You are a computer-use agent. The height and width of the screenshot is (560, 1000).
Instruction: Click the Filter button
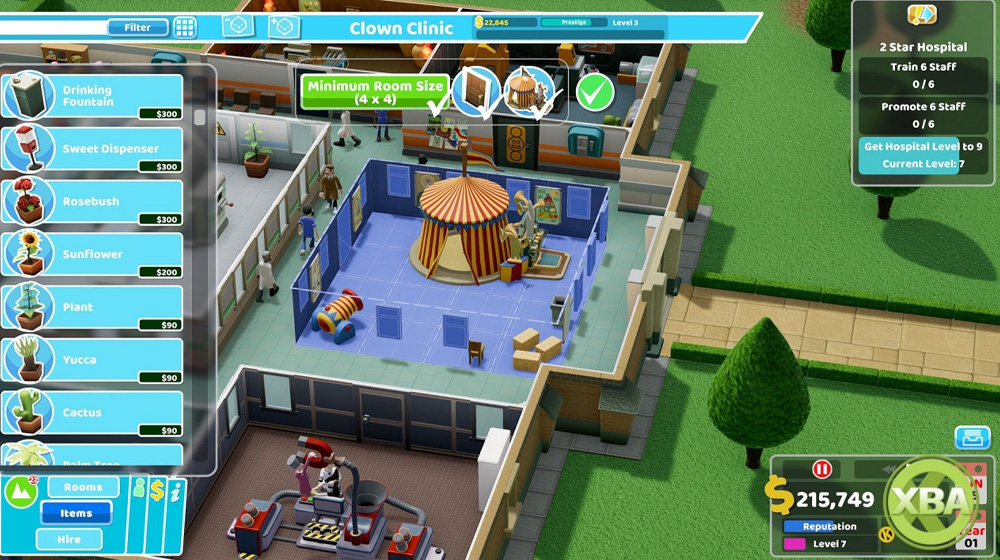point(137,27)
